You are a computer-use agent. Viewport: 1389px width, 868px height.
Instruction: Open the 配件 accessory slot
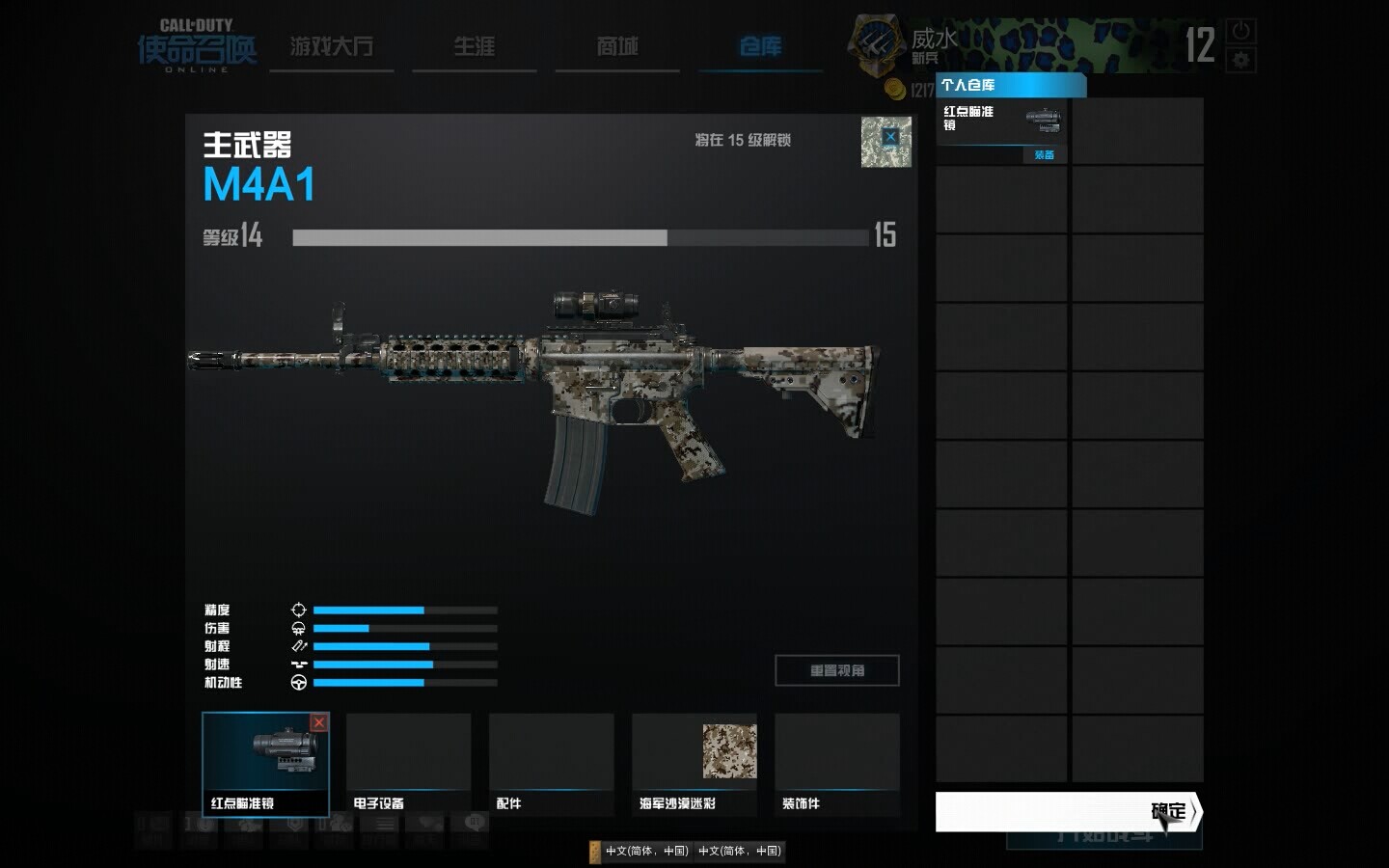pyautogui.click(x=551, y=763)
